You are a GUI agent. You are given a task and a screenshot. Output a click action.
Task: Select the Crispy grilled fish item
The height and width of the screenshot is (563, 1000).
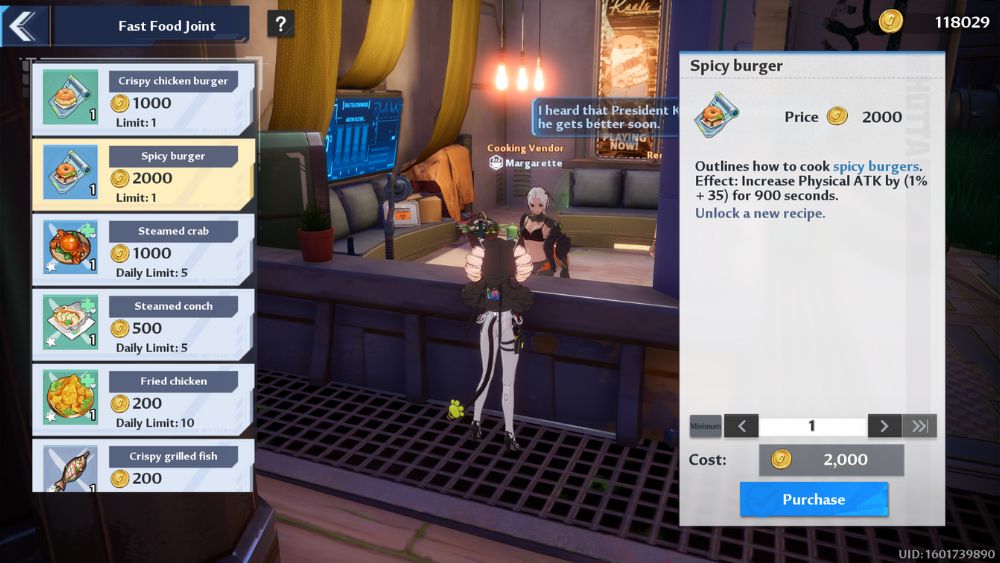click(143, 466)
